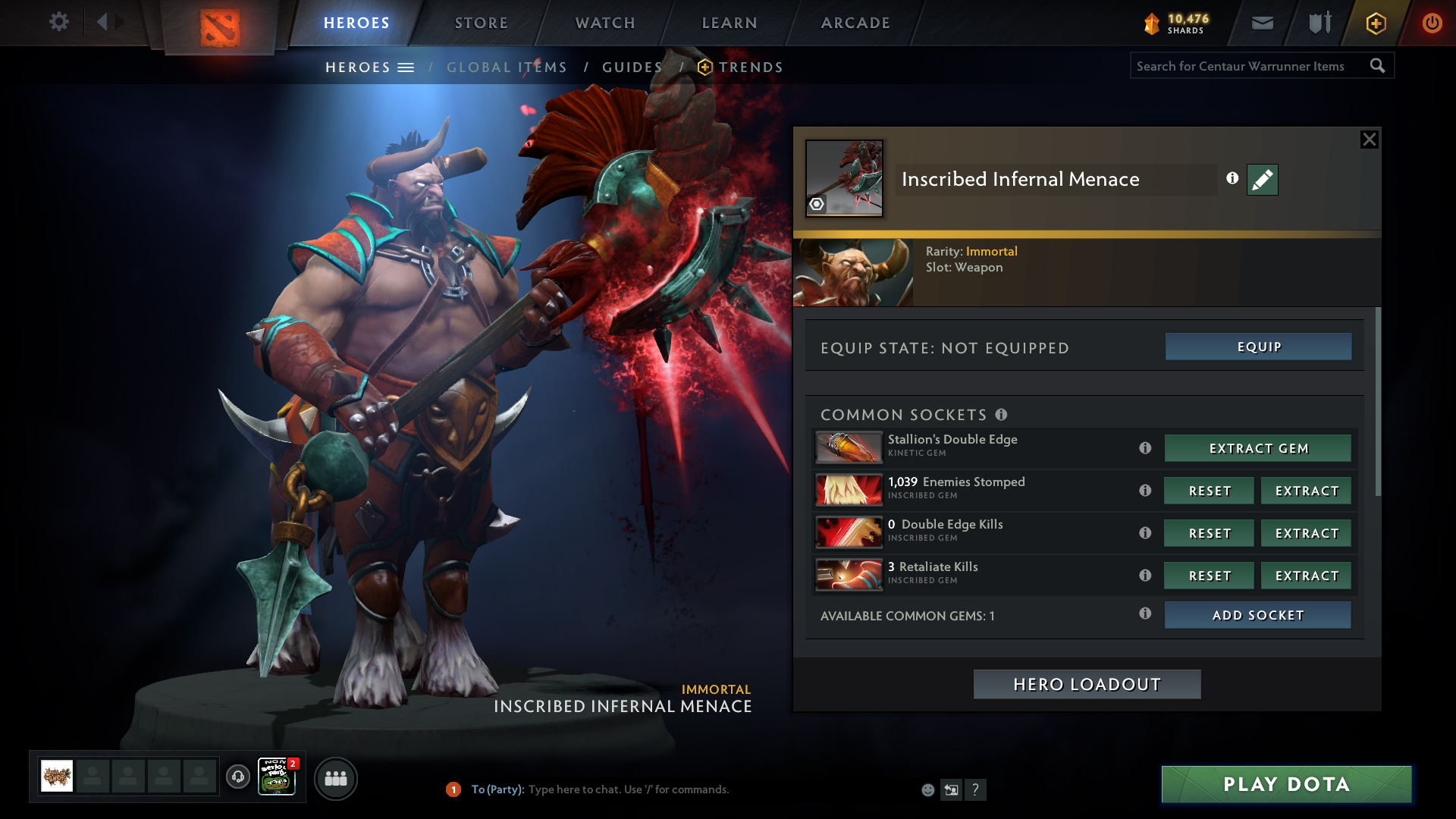
Task: Open the Global Items submenu
Action: tap(507, 67)
